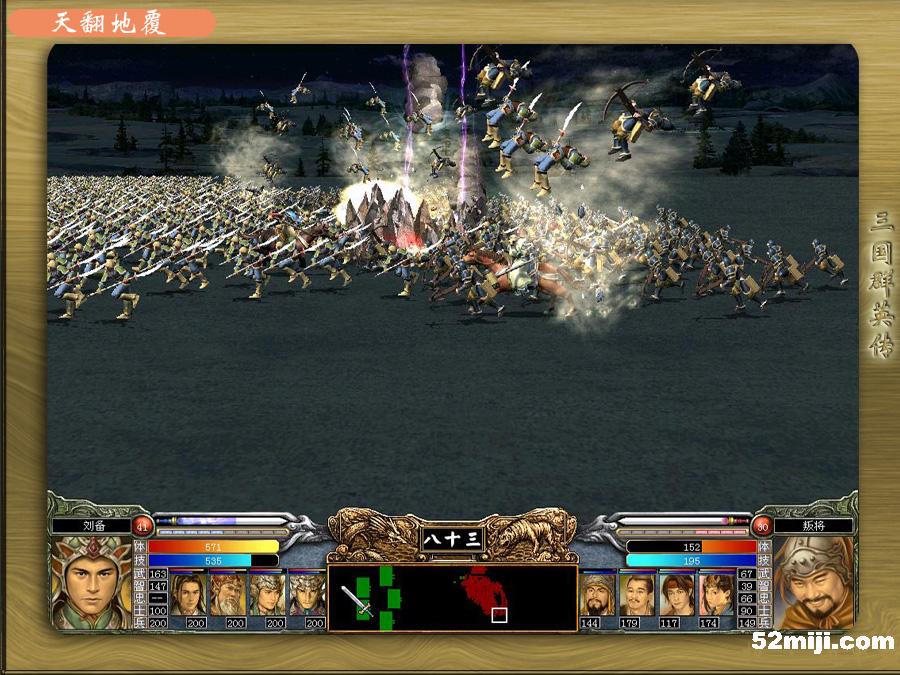This screenshot has width=900, height=675.
Task: Select the enemy officer with 179 troops
Action: pos(637,593)
